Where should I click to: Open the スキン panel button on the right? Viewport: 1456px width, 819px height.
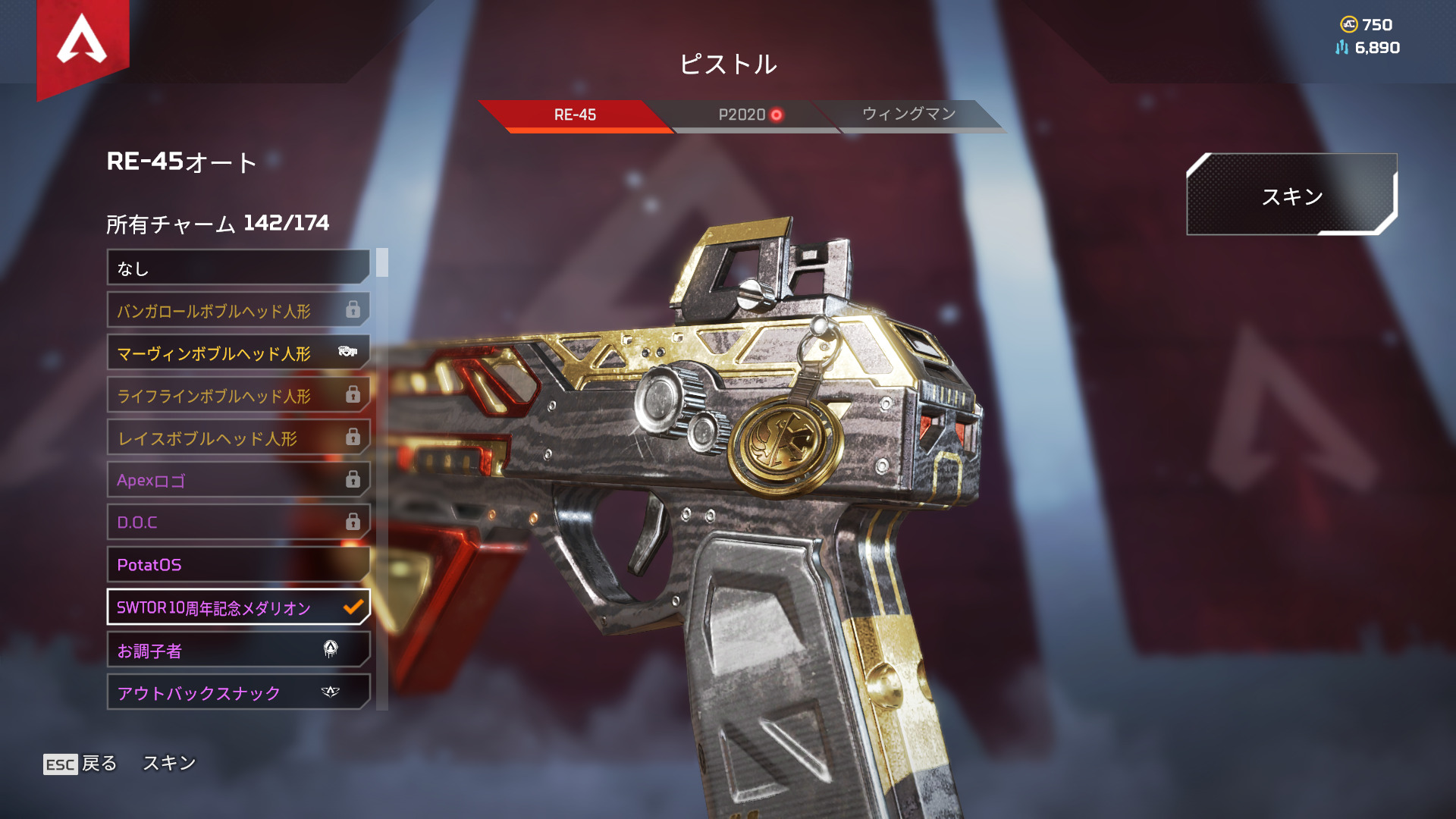point(1291,196)
